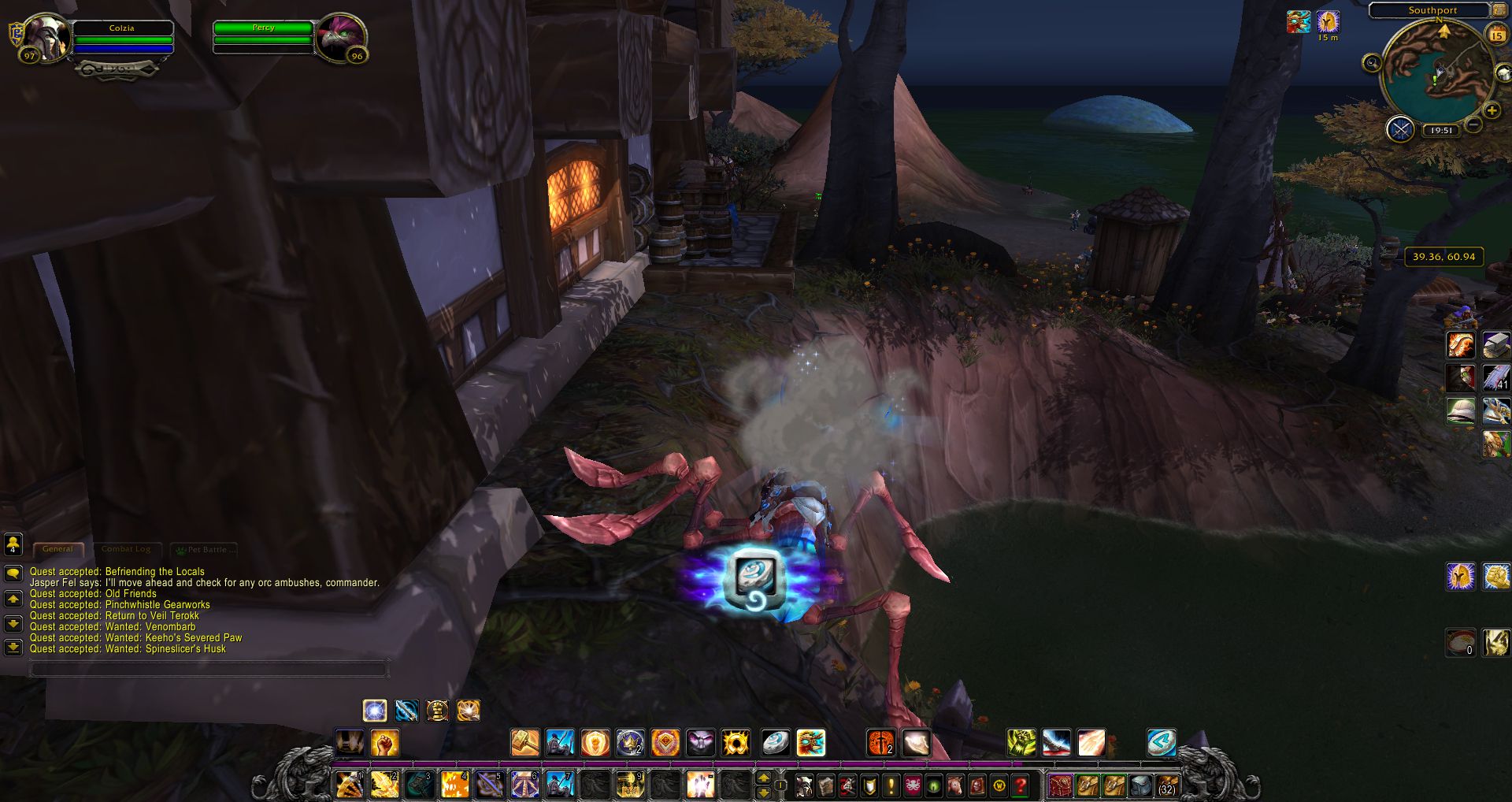Zoom out the minimap with minus button

[1474, 125]
